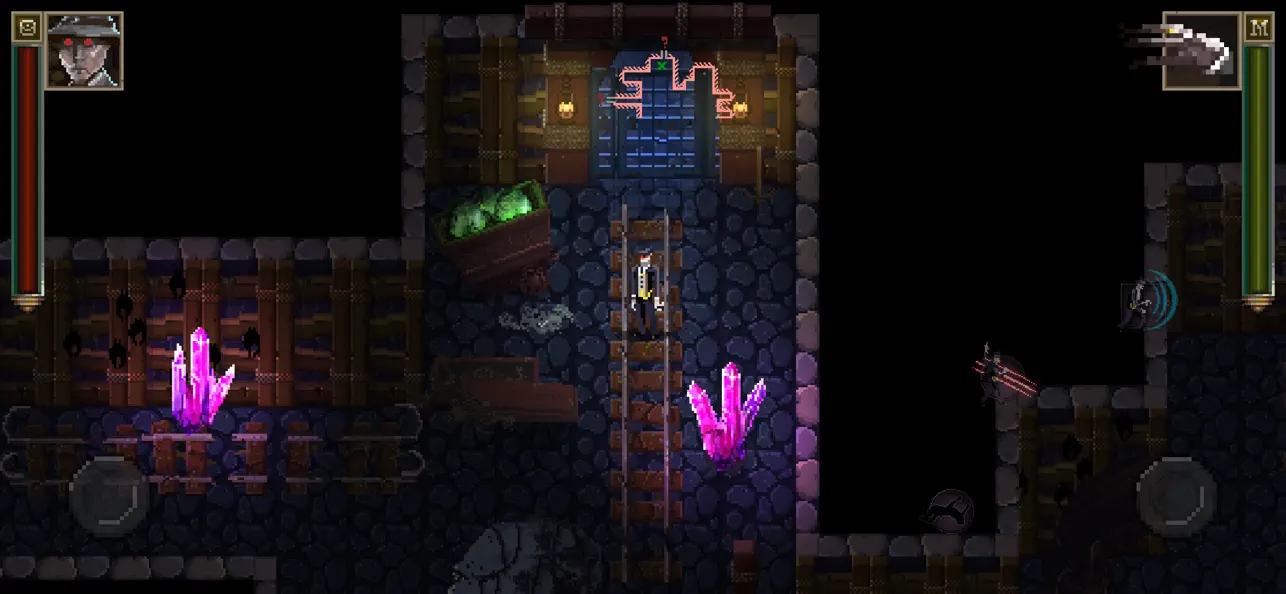Tap the left virtual movement joystick
The width and height of the screenshot is (1286, 594).
tap(109, 496)
